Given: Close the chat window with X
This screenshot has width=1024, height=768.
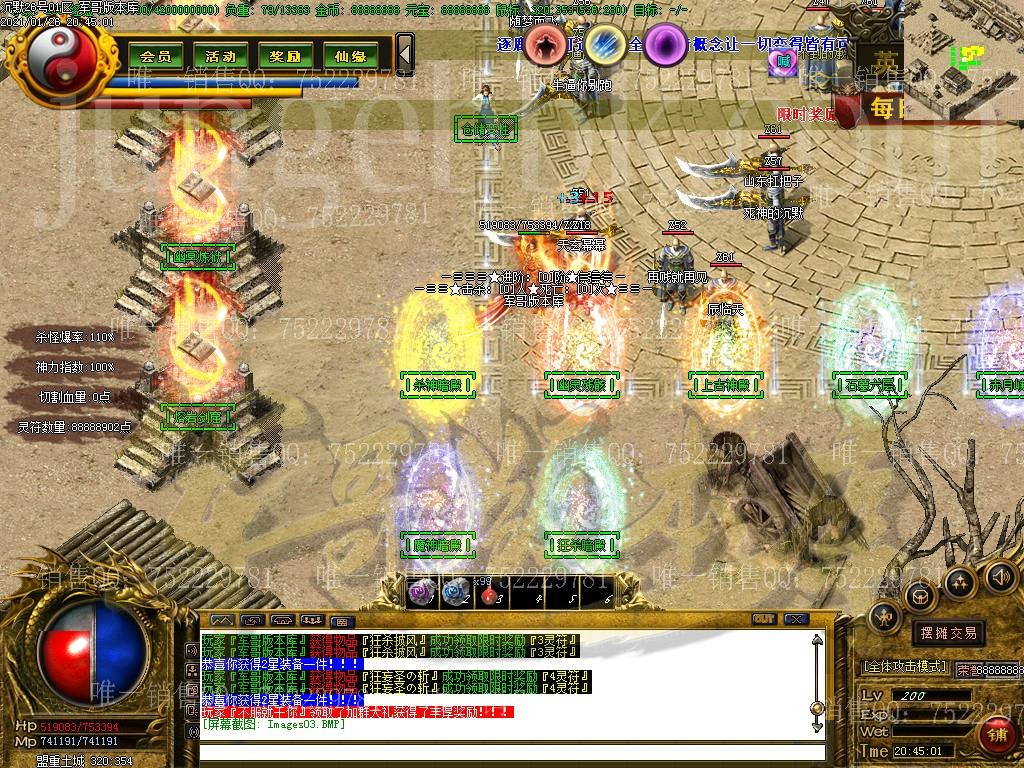Looking at the screenshot, I should tap(795, 620).
